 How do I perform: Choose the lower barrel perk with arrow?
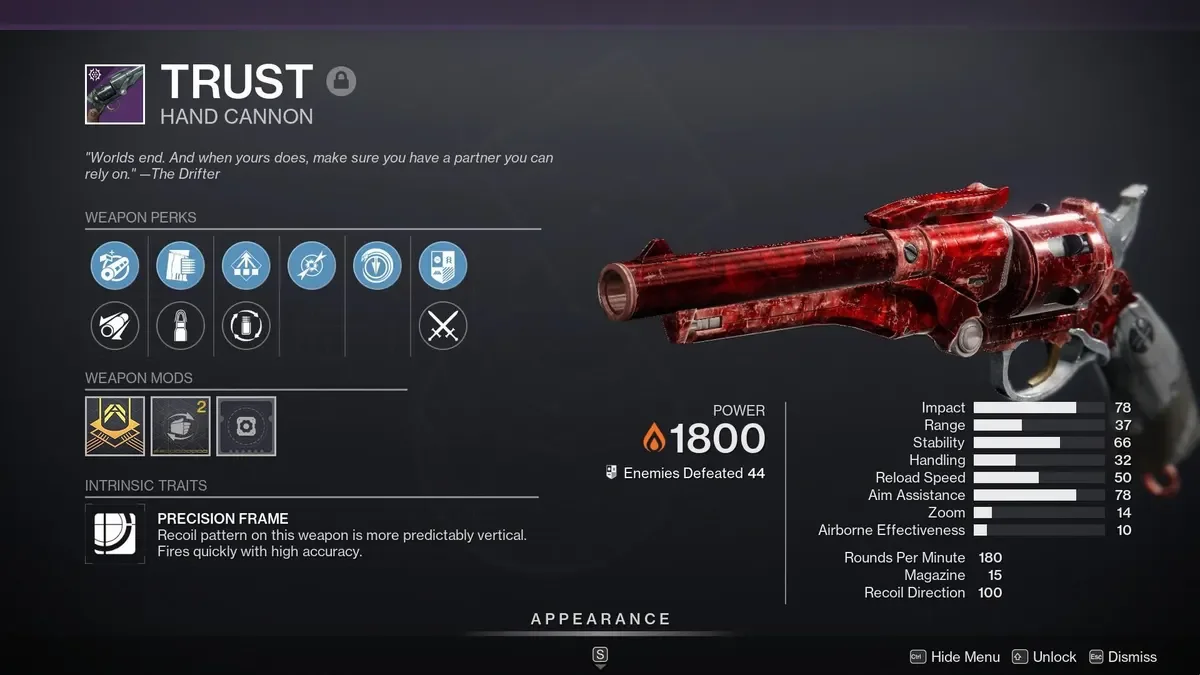tap(115, 326)
